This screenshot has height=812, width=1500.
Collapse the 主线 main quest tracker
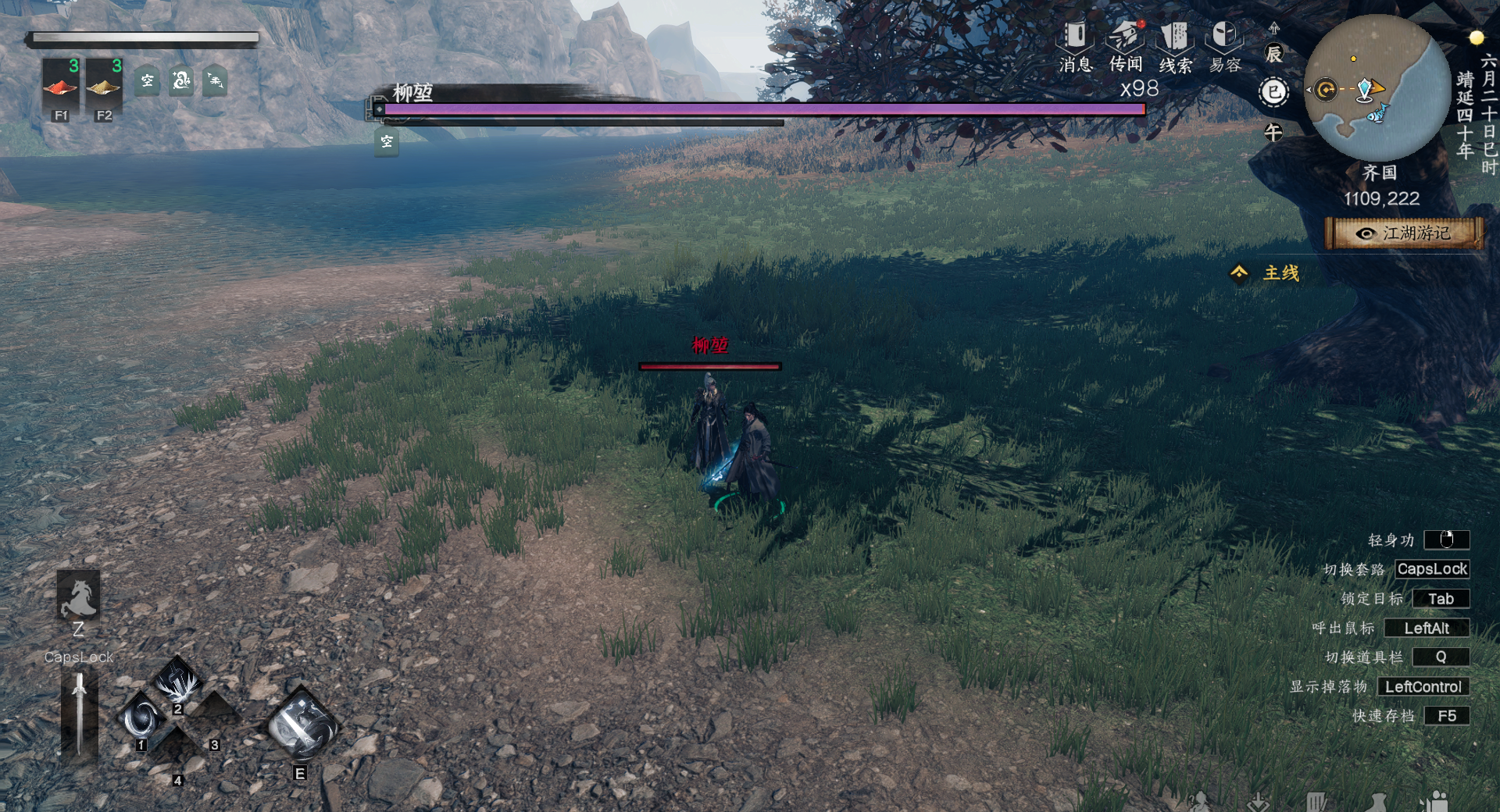pyautogui.click(x=1240, y=272)
